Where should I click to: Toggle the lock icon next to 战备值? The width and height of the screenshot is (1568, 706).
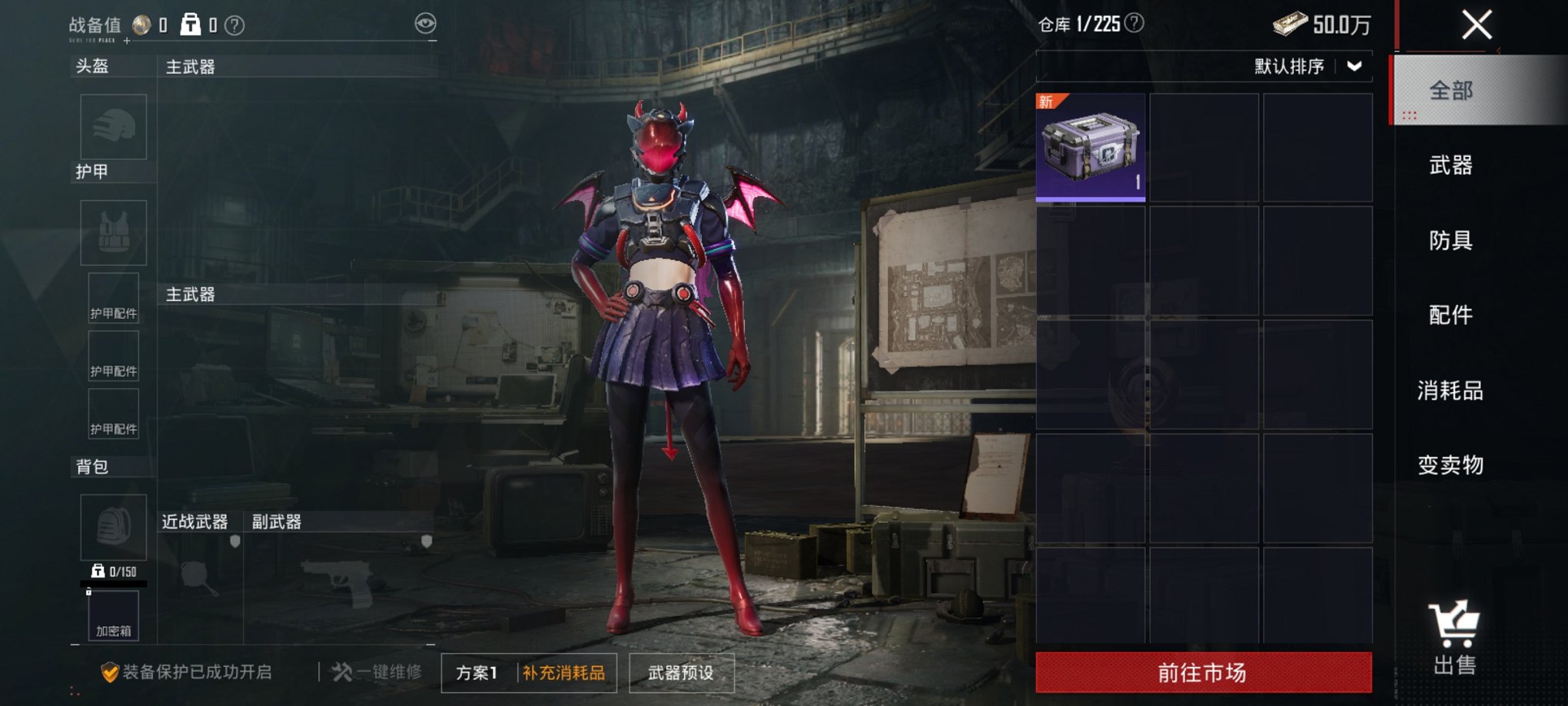tap(189, 25)
